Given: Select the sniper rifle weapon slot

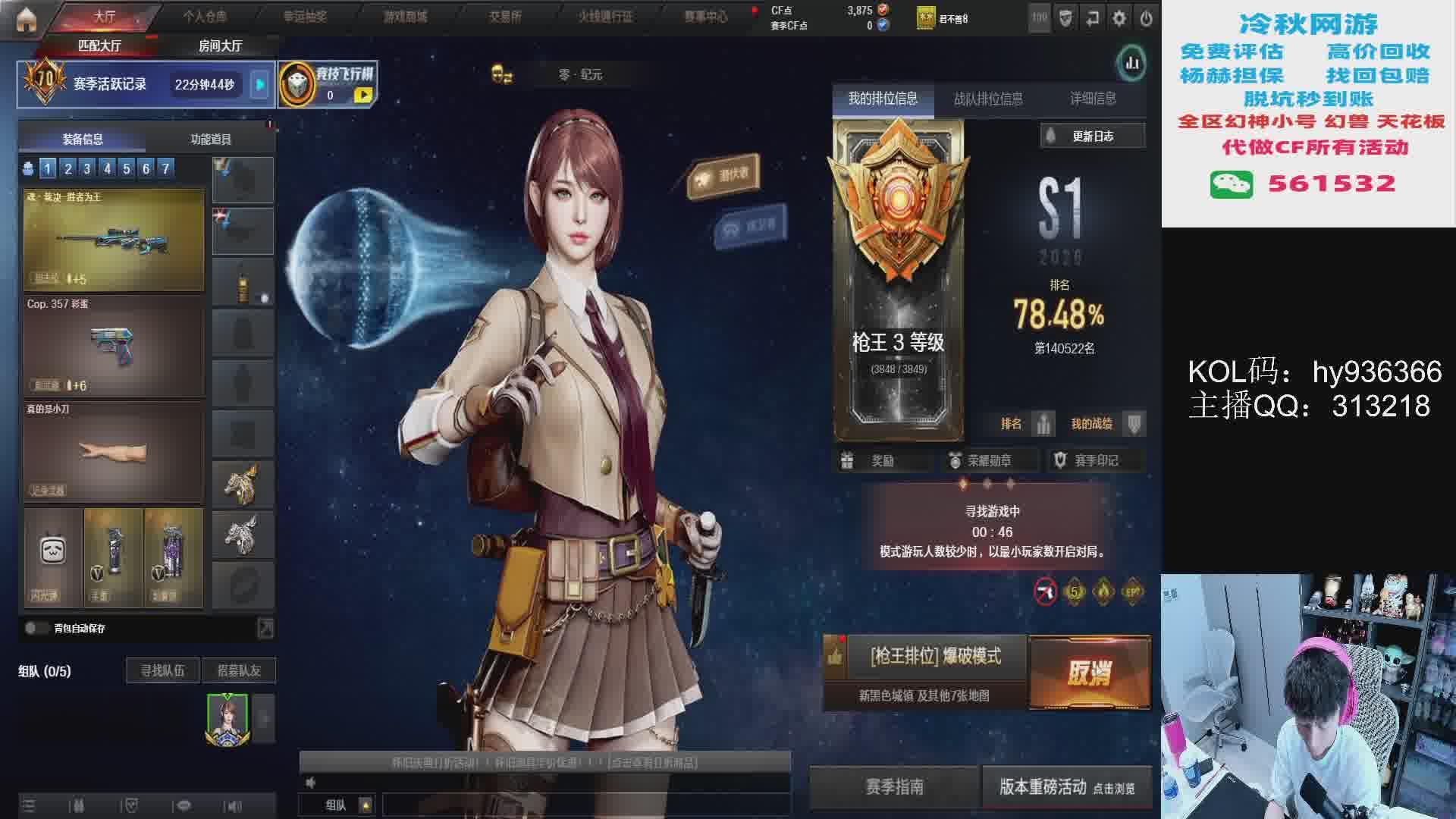Looking at the screenshot, I should coord(114,240).
